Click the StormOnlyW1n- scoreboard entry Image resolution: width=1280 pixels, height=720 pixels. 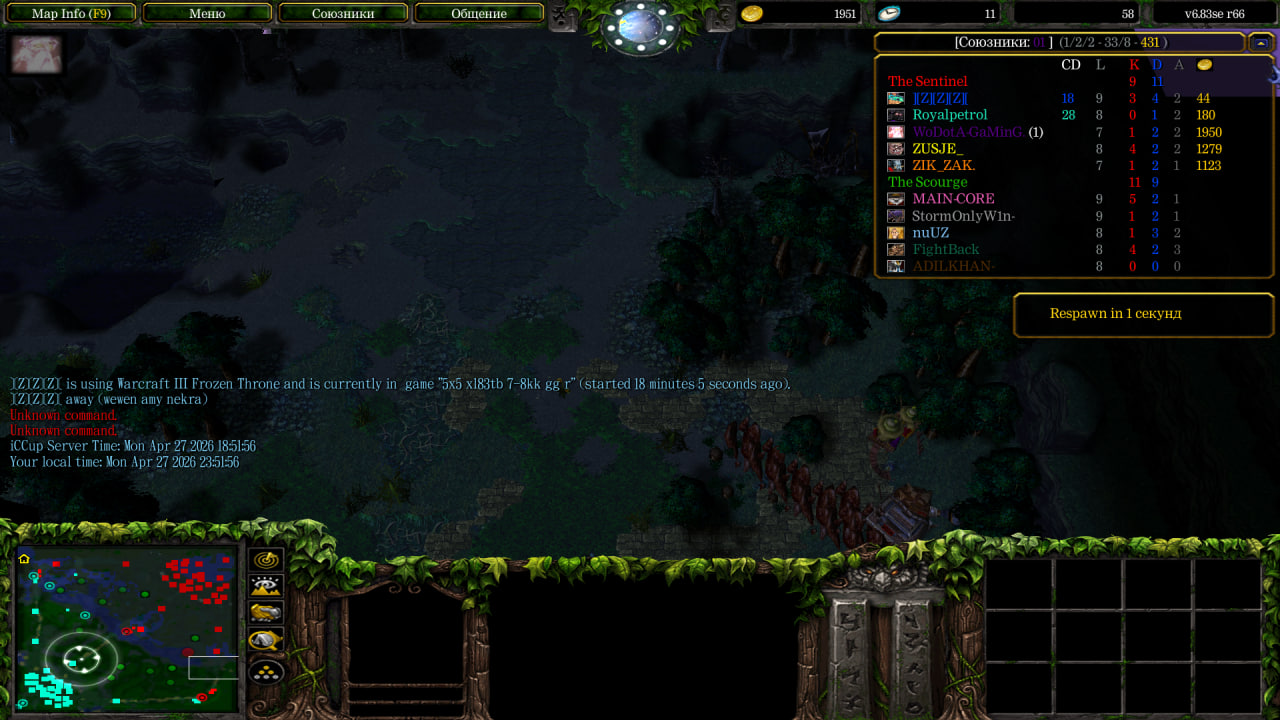(963, 216)
